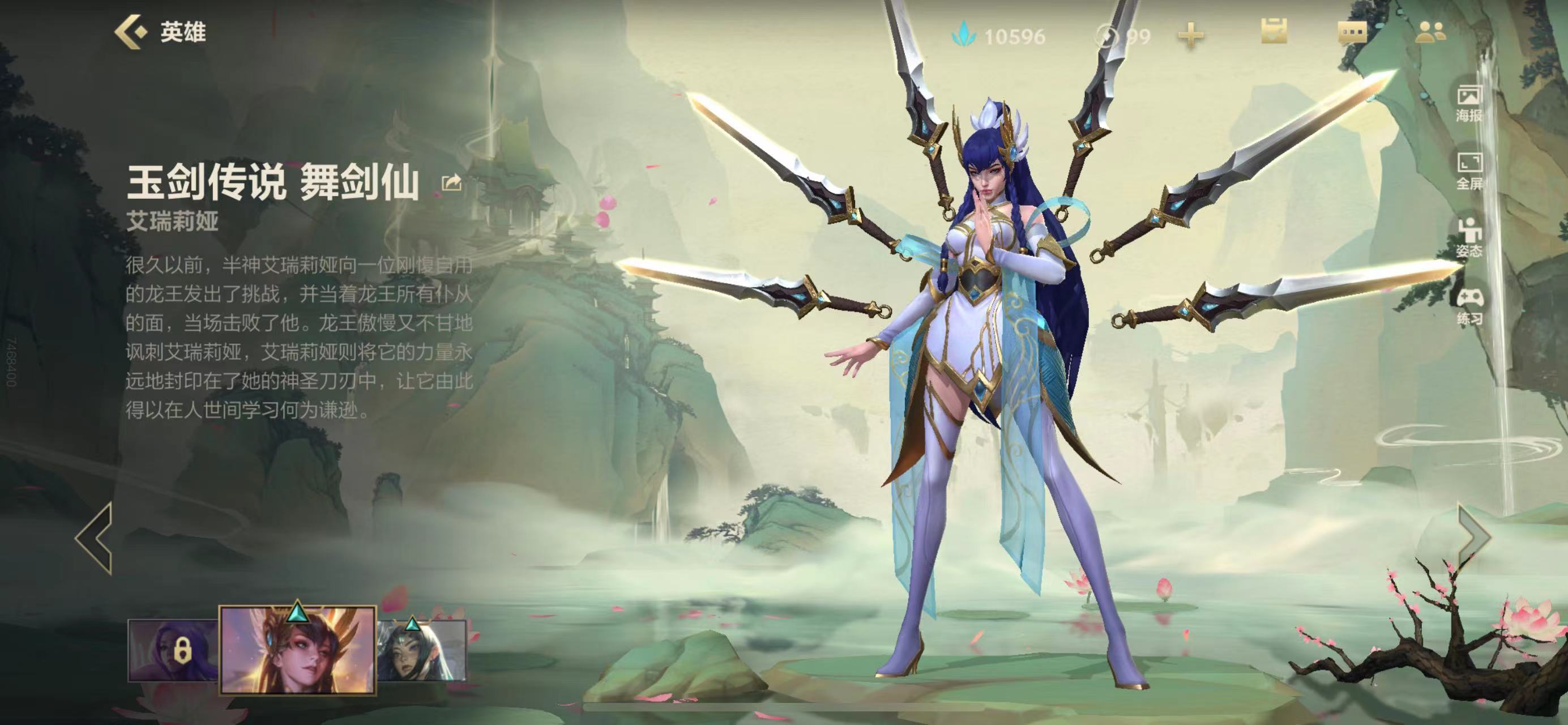Open the 姿态 pose options

[x=1468, y=238]
